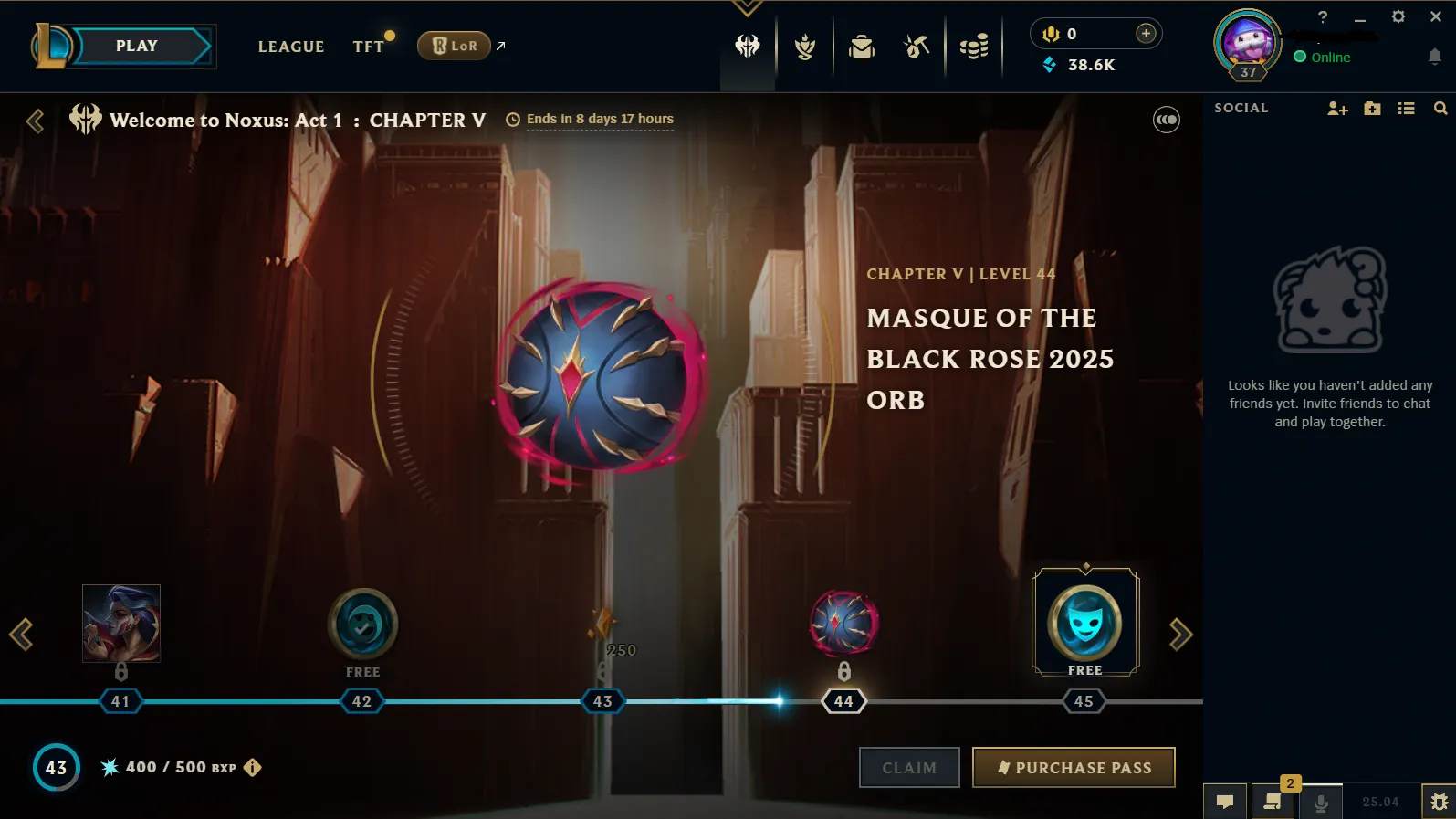Toggle the audio mute button near chapter title

pyautogui.click(x=1166, y=120)
